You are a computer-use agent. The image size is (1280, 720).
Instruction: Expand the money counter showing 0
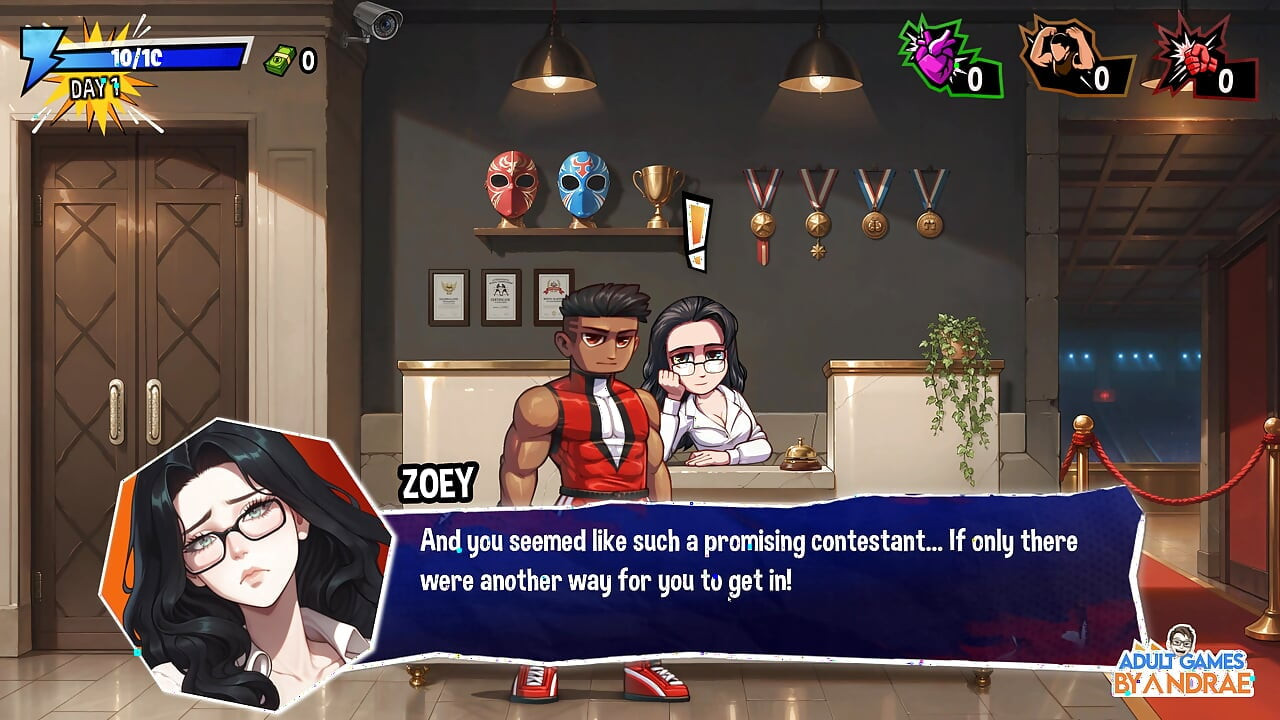[308, 62]
